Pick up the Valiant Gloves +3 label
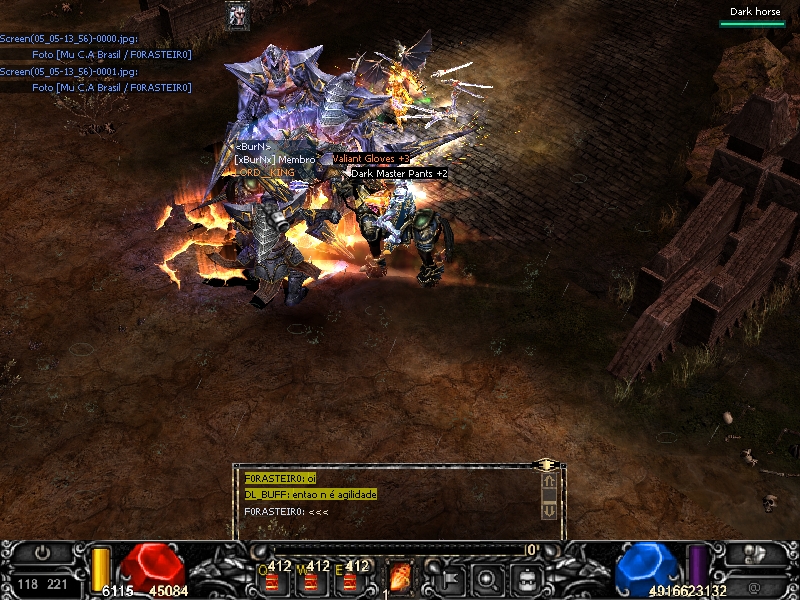The width and height of the screenshot is (800, 600). [x=370, y=158]
